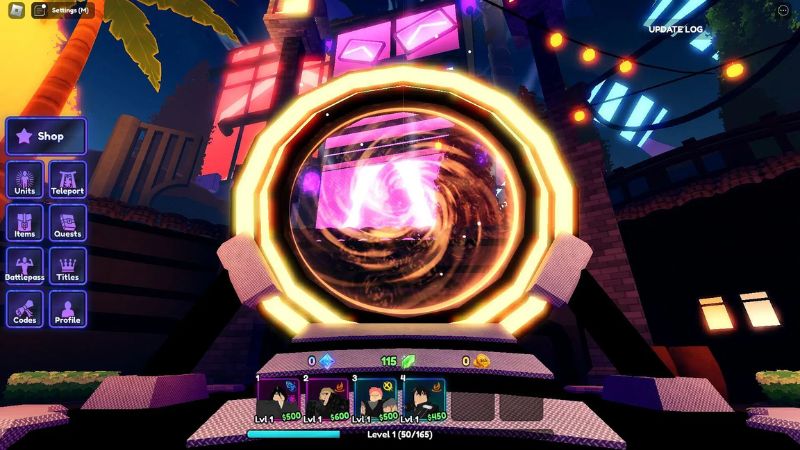Open the Shop menu
800x450 pixels.
[x=46, y=136]
